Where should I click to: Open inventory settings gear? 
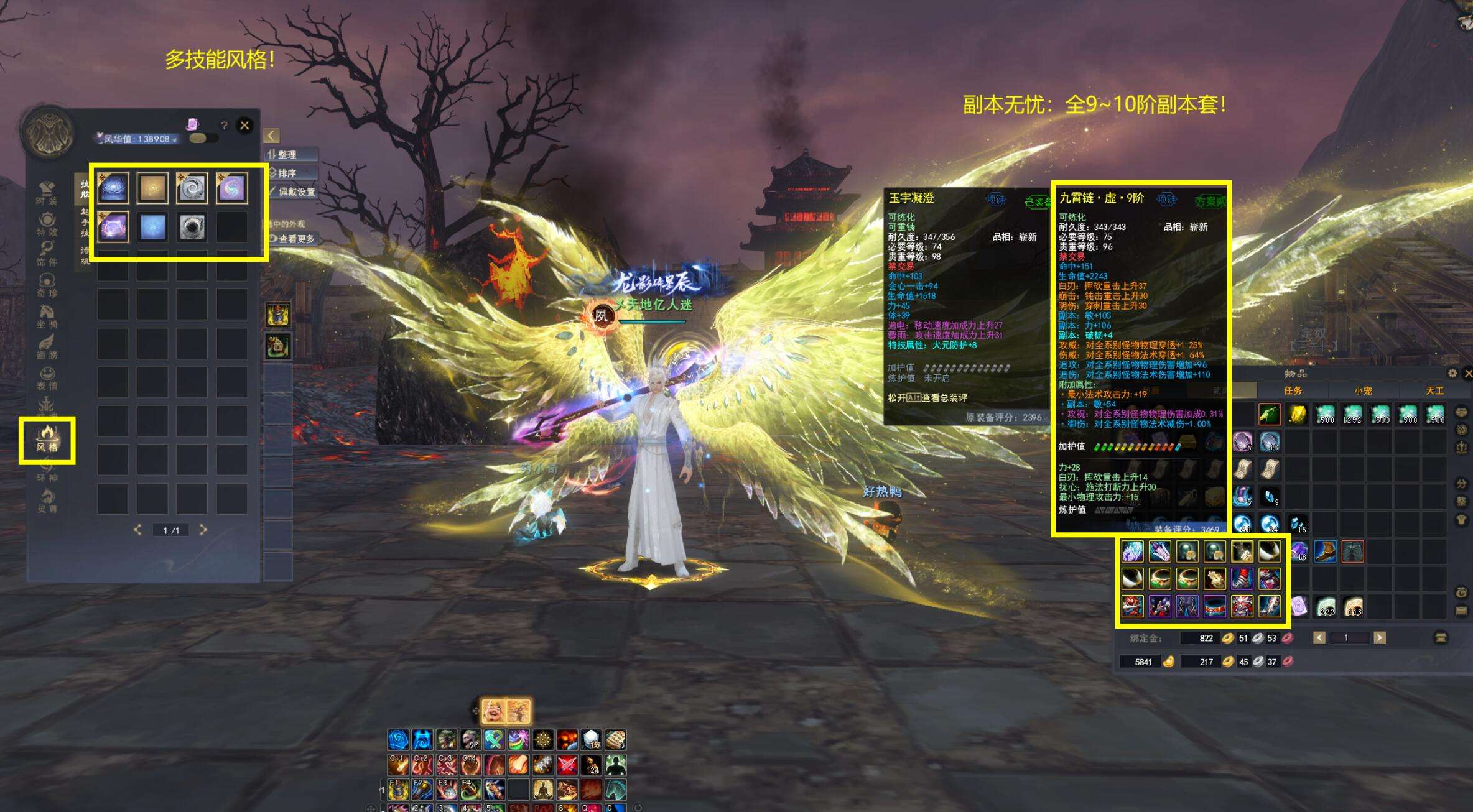click(x=1452, y=373)
